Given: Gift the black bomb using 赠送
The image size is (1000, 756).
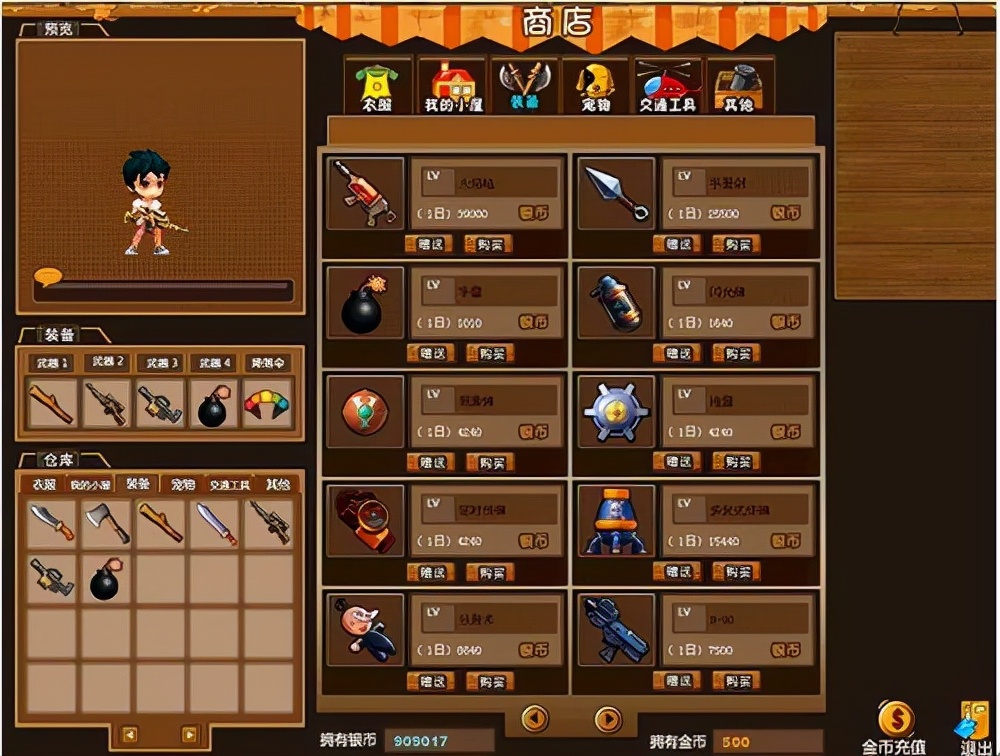Looking at the screenshot, I should coord(430,353).
